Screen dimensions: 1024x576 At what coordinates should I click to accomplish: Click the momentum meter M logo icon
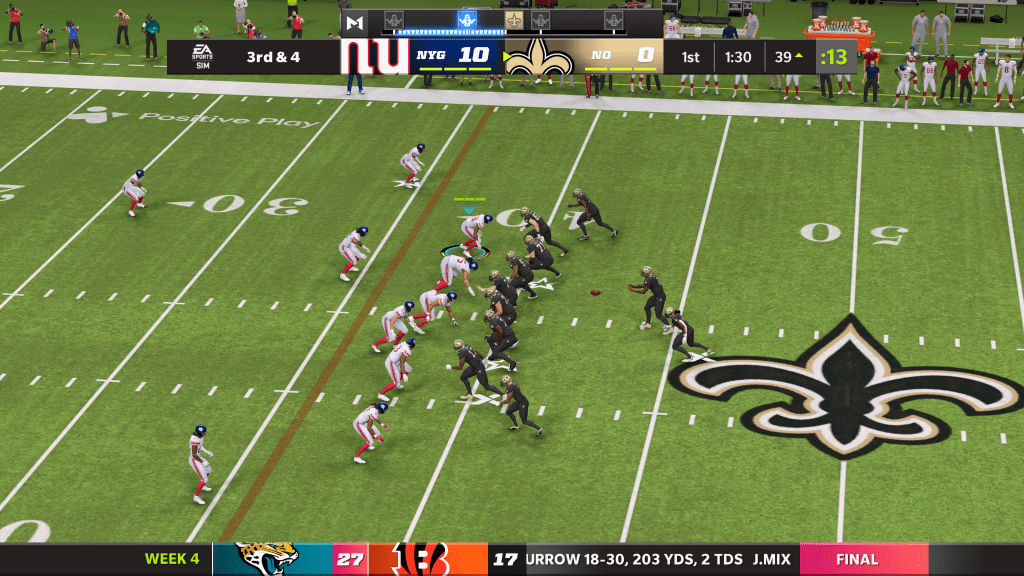pos(354,21)
